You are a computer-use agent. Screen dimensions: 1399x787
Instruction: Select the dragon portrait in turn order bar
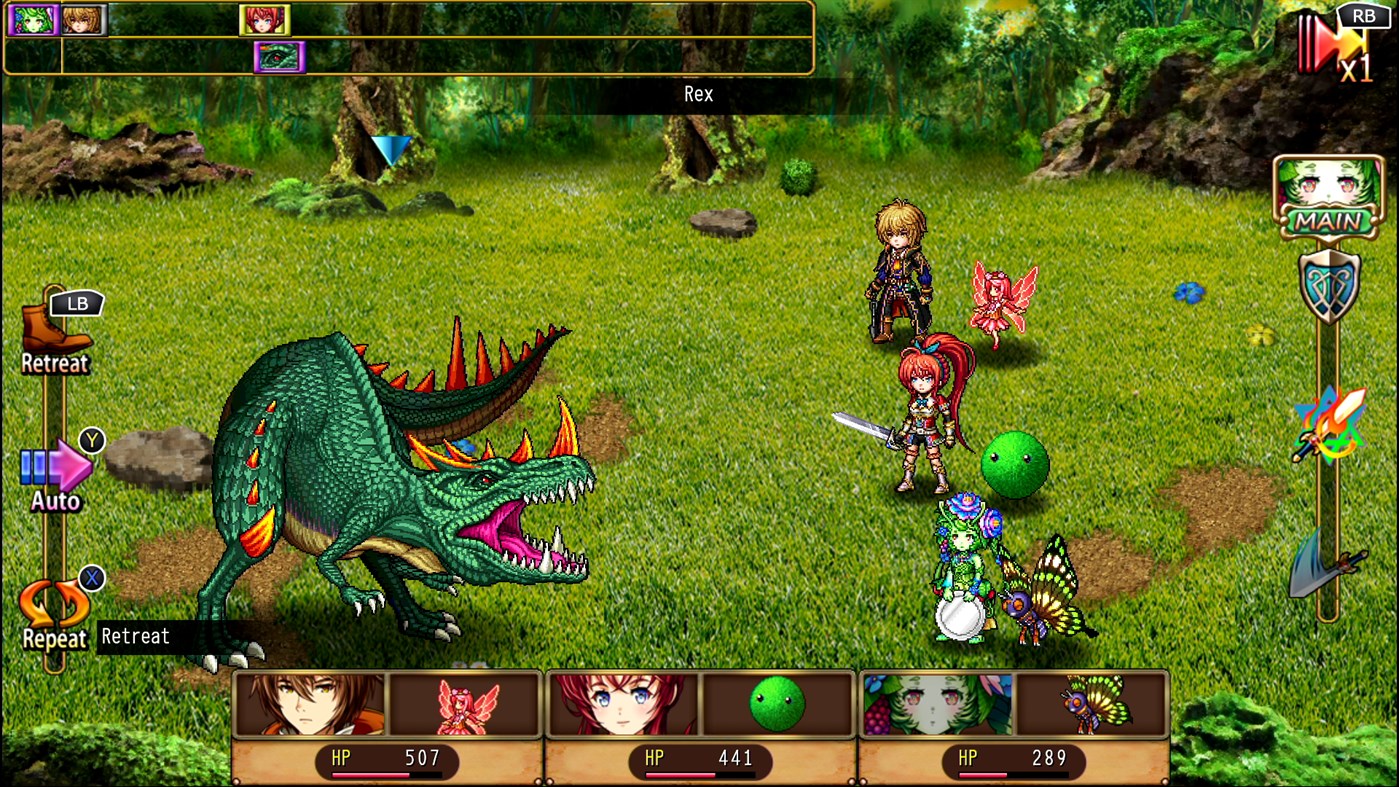coord(278,57)
